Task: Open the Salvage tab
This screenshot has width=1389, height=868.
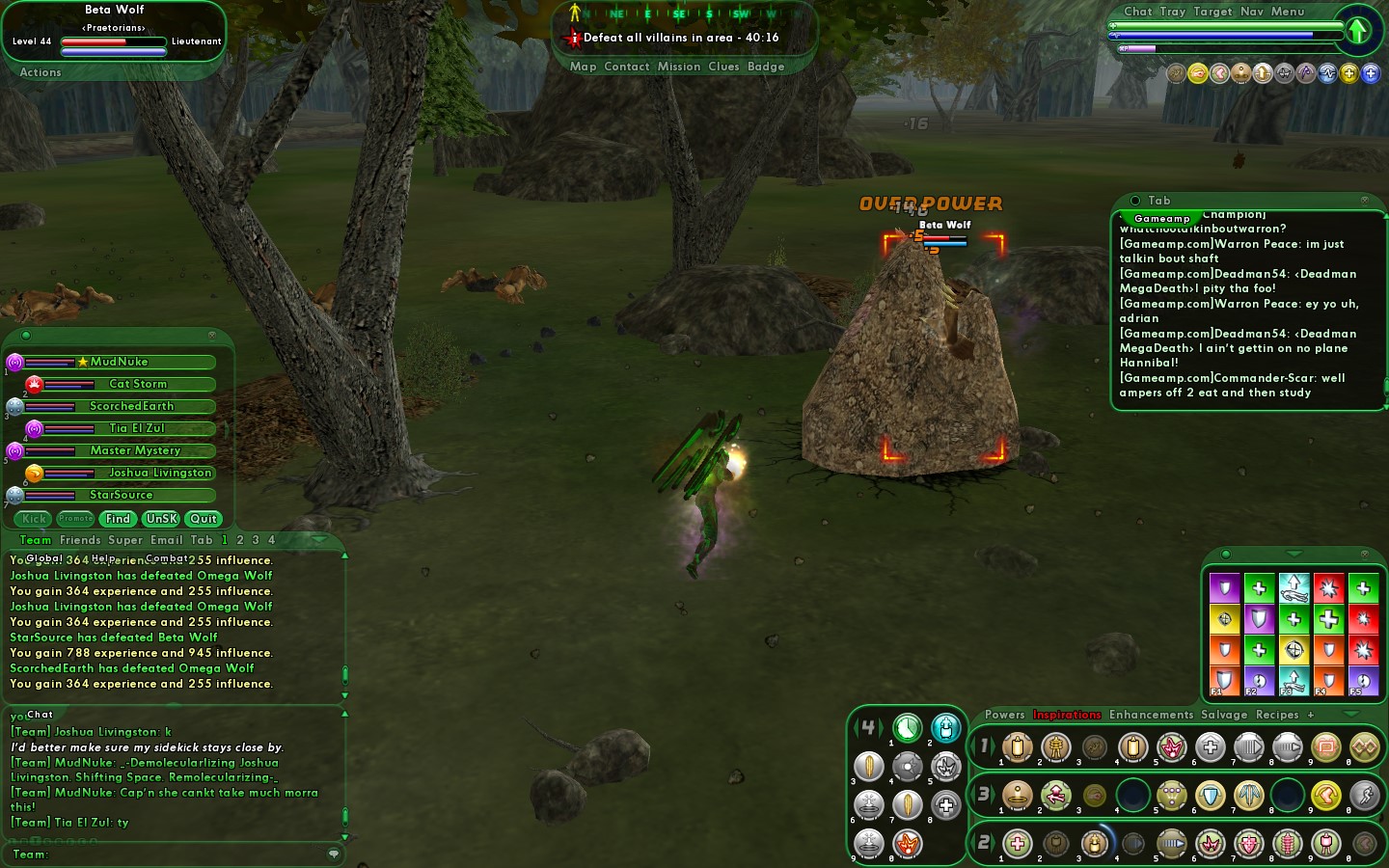Action: coord(1224,715)
